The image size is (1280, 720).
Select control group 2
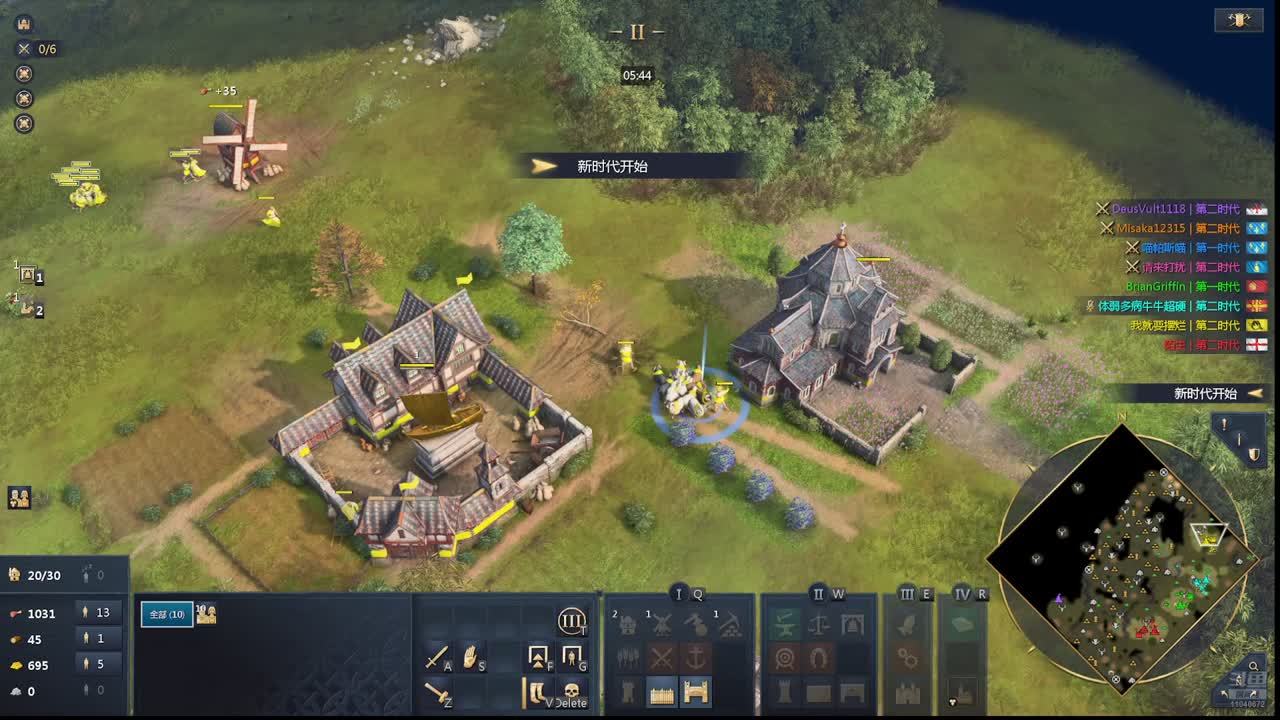click(27, 306)
